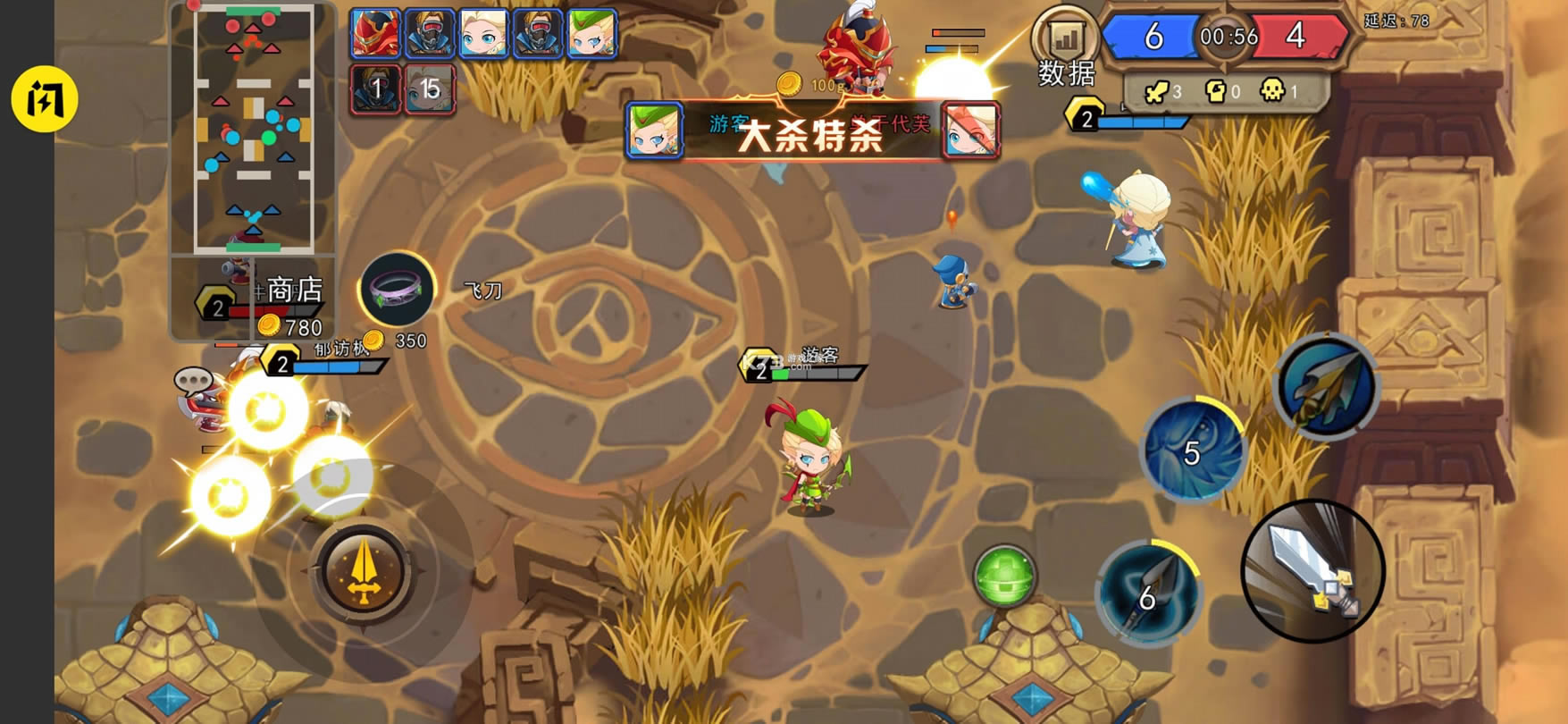Open the 数据 statistics panel
Screen dimensions: 1568x724
(x=1065, y=49)
